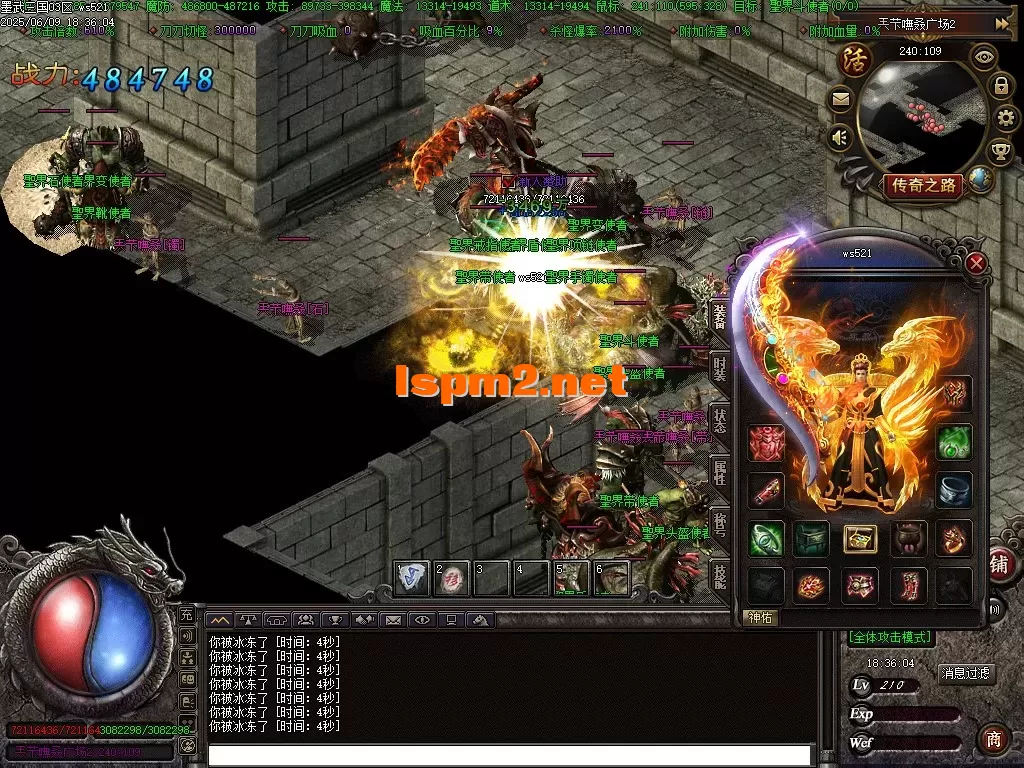Switch to the 状态 status tab
The height and width of the screenshot is (768, 1024).
(720, 419)
